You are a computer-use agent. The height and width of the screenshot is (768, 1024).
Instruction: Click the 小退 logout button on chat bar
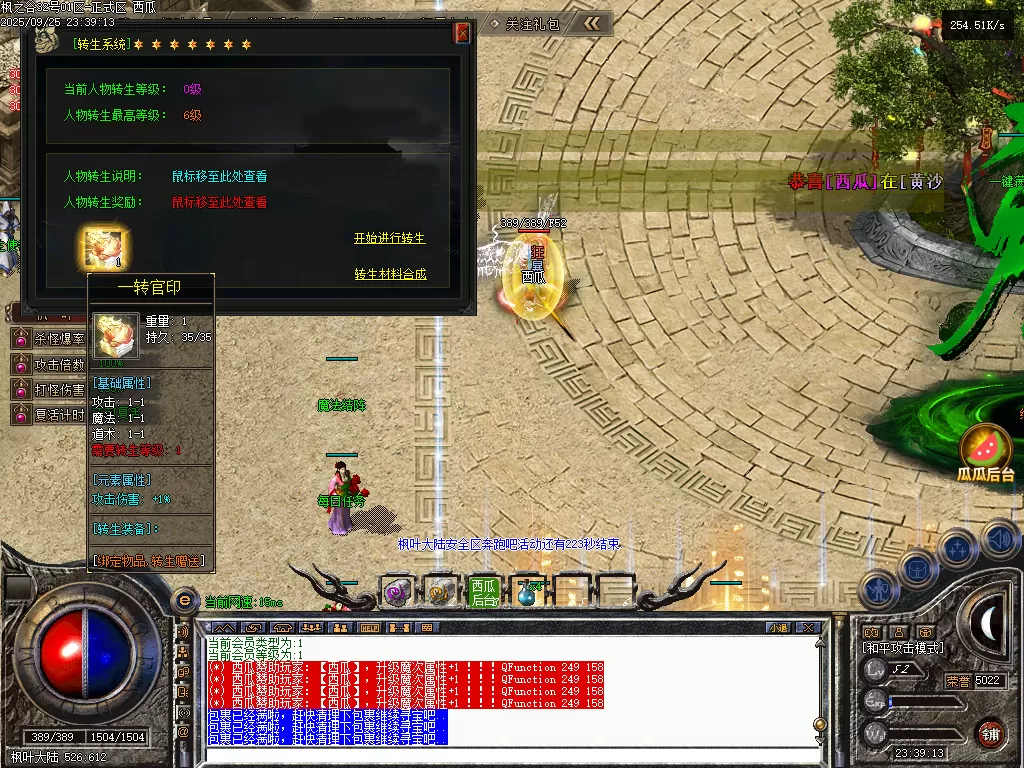[777, 628]
